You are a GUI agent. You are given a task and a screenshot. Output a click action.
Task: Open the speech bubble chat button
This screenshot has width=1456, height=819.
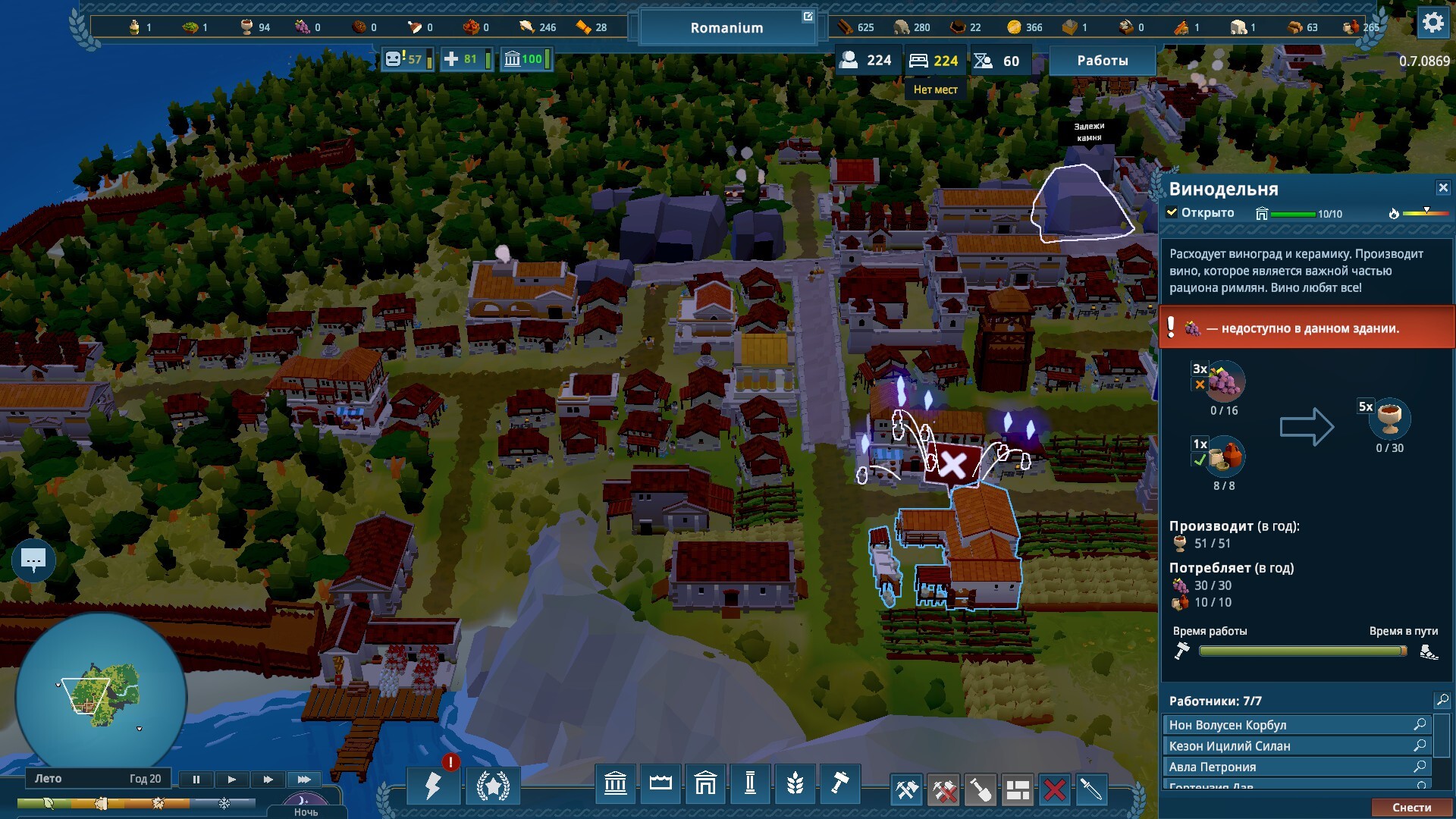coord(33,561)
